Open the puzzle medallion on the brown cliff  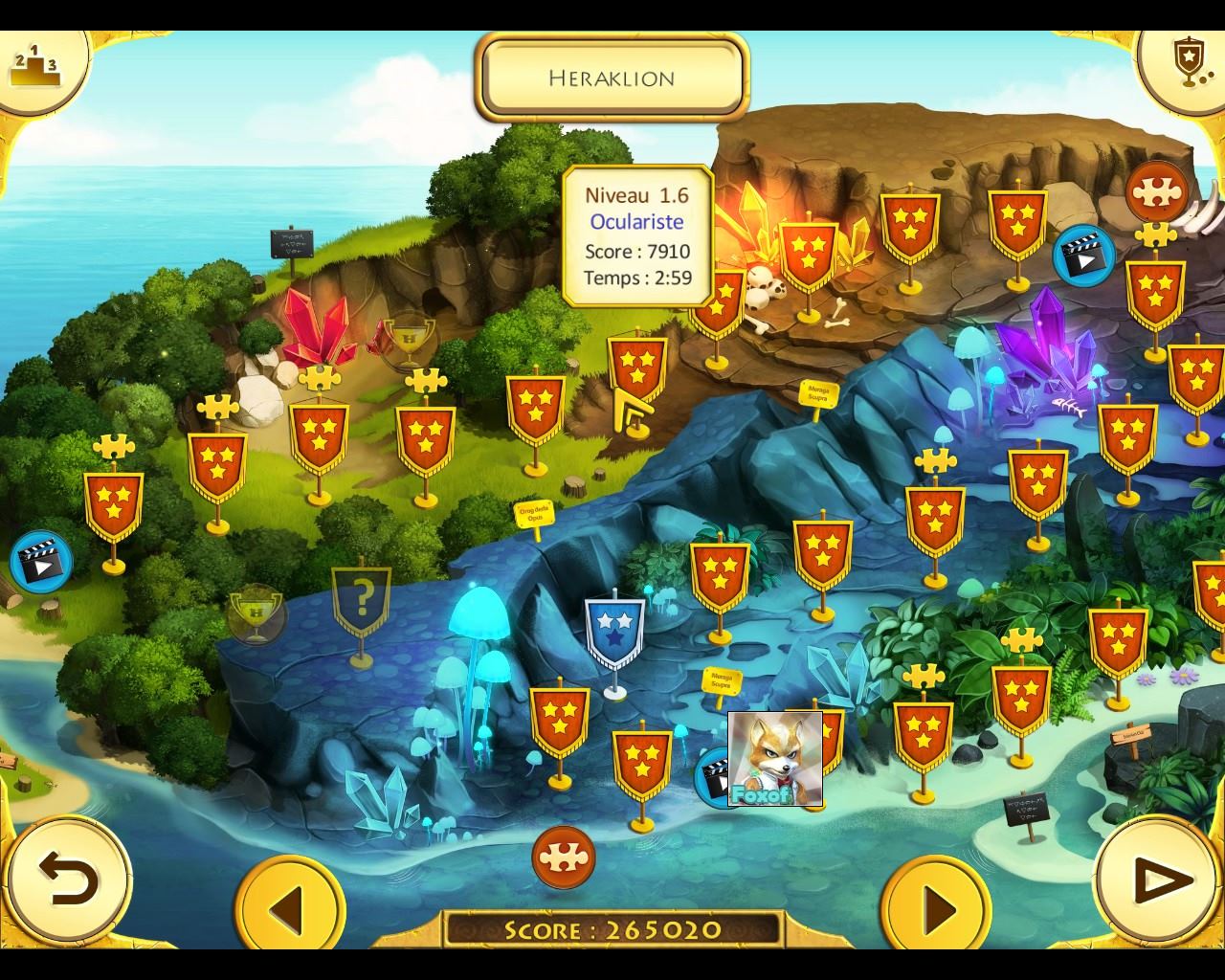pyautogui.click(x=1156, y=193)
